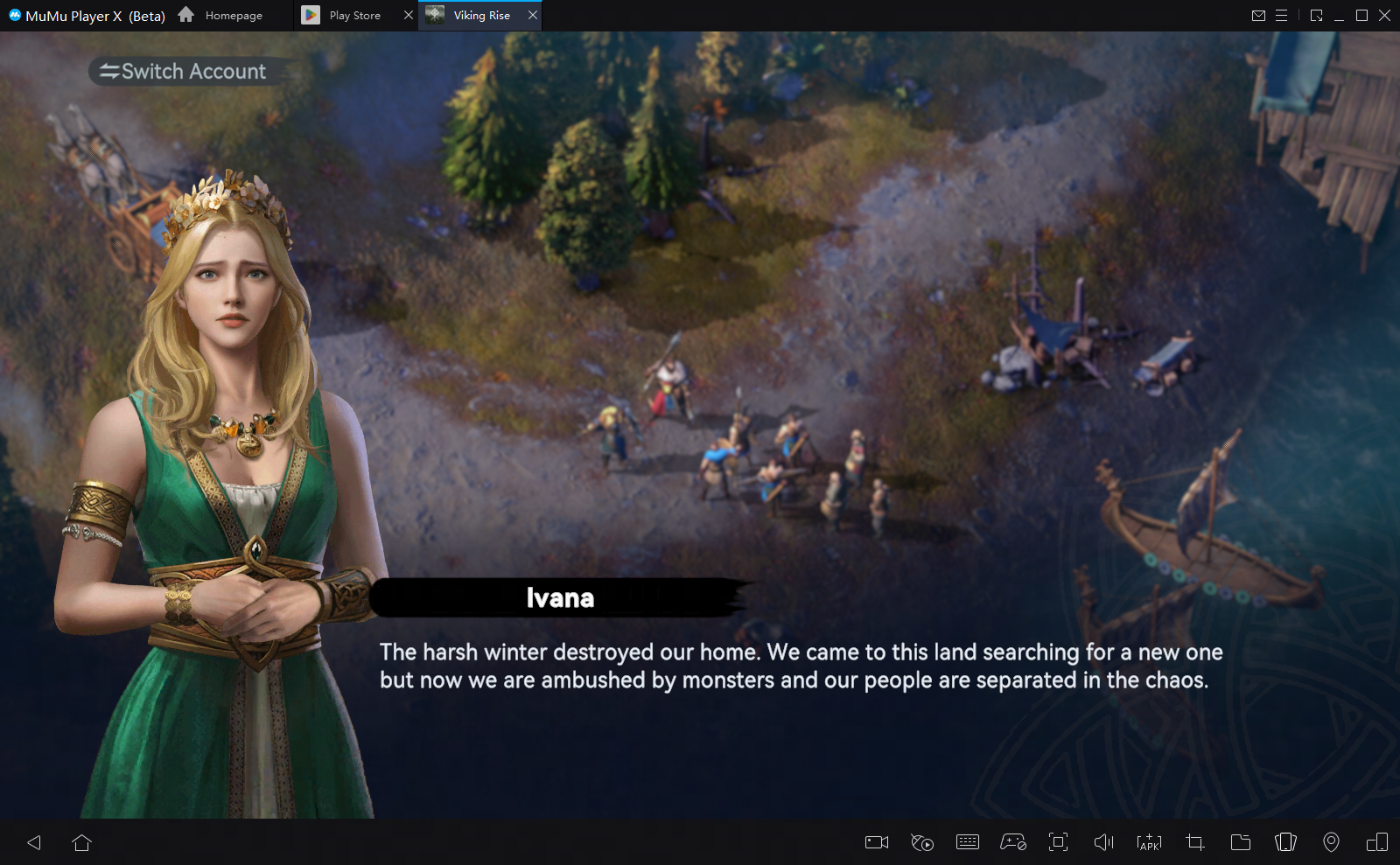Viewport: 1400px width, 865px height.
Task: Install an APK file
Action: tap(1149, 842)
